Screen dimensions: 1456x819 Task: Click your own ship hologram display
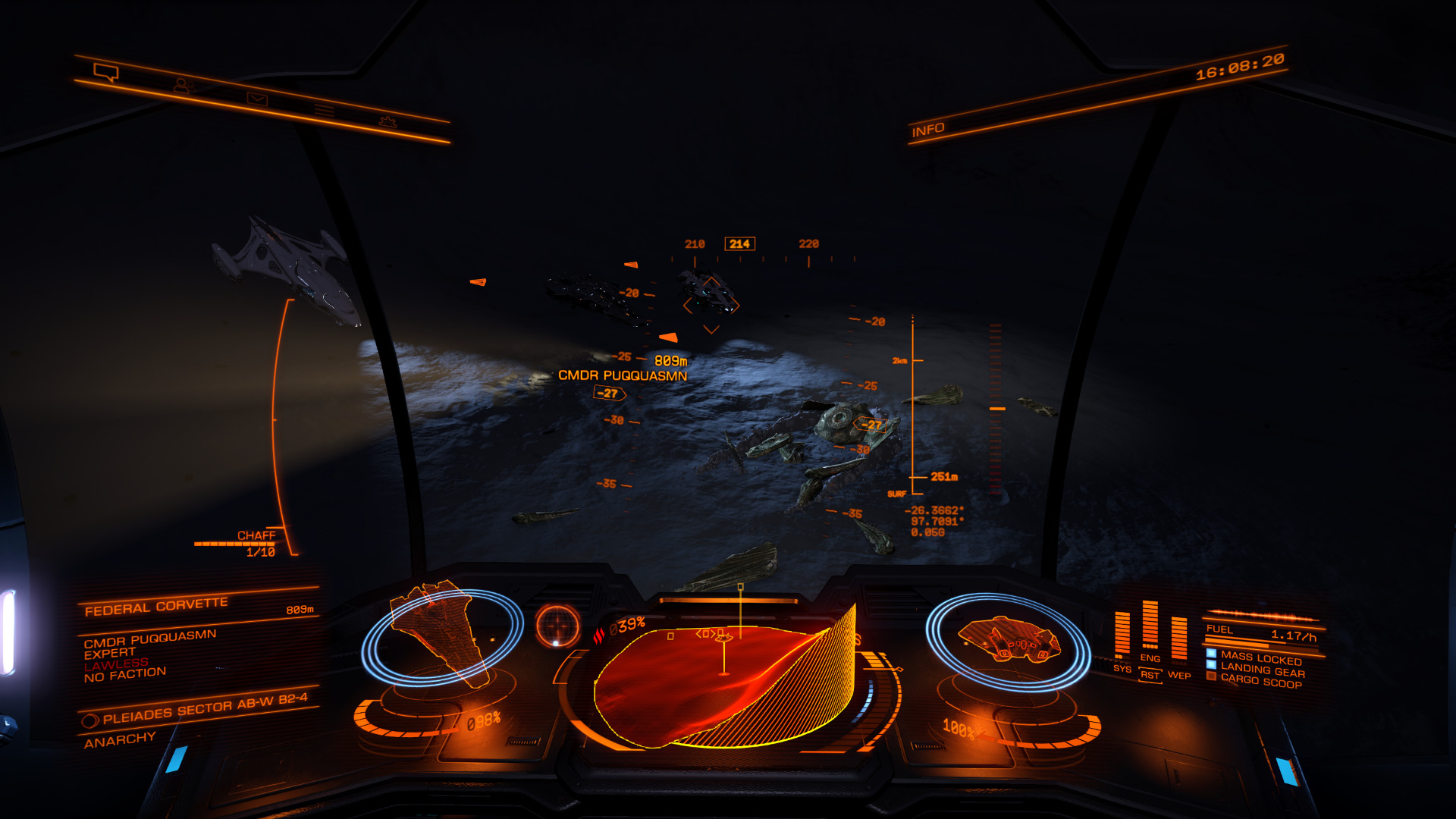click(x=1007, y=639)
